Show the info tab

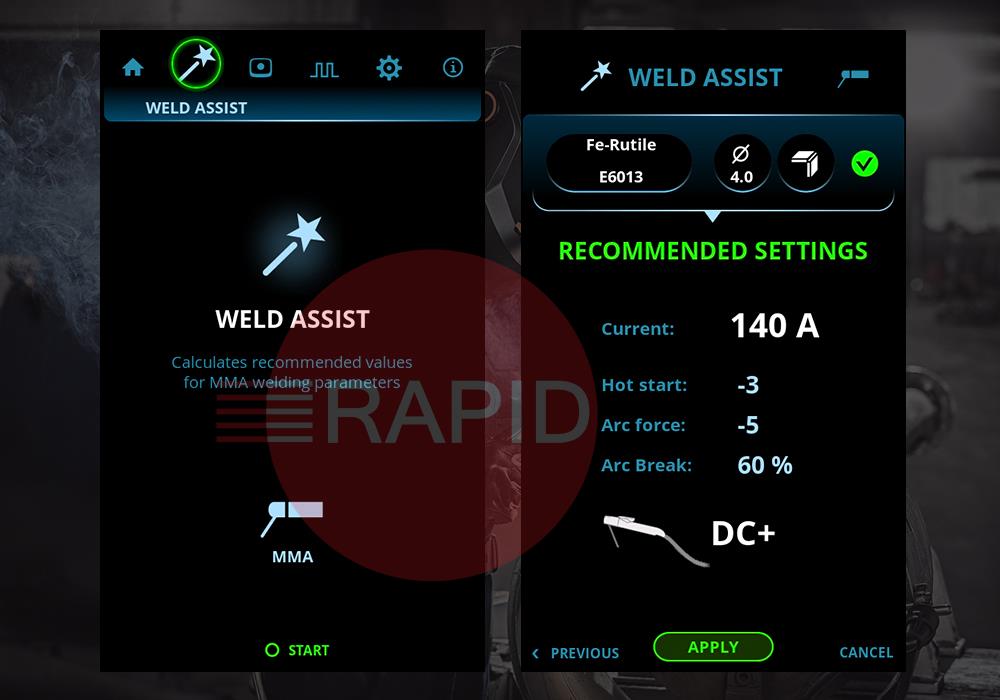[453, 68]
